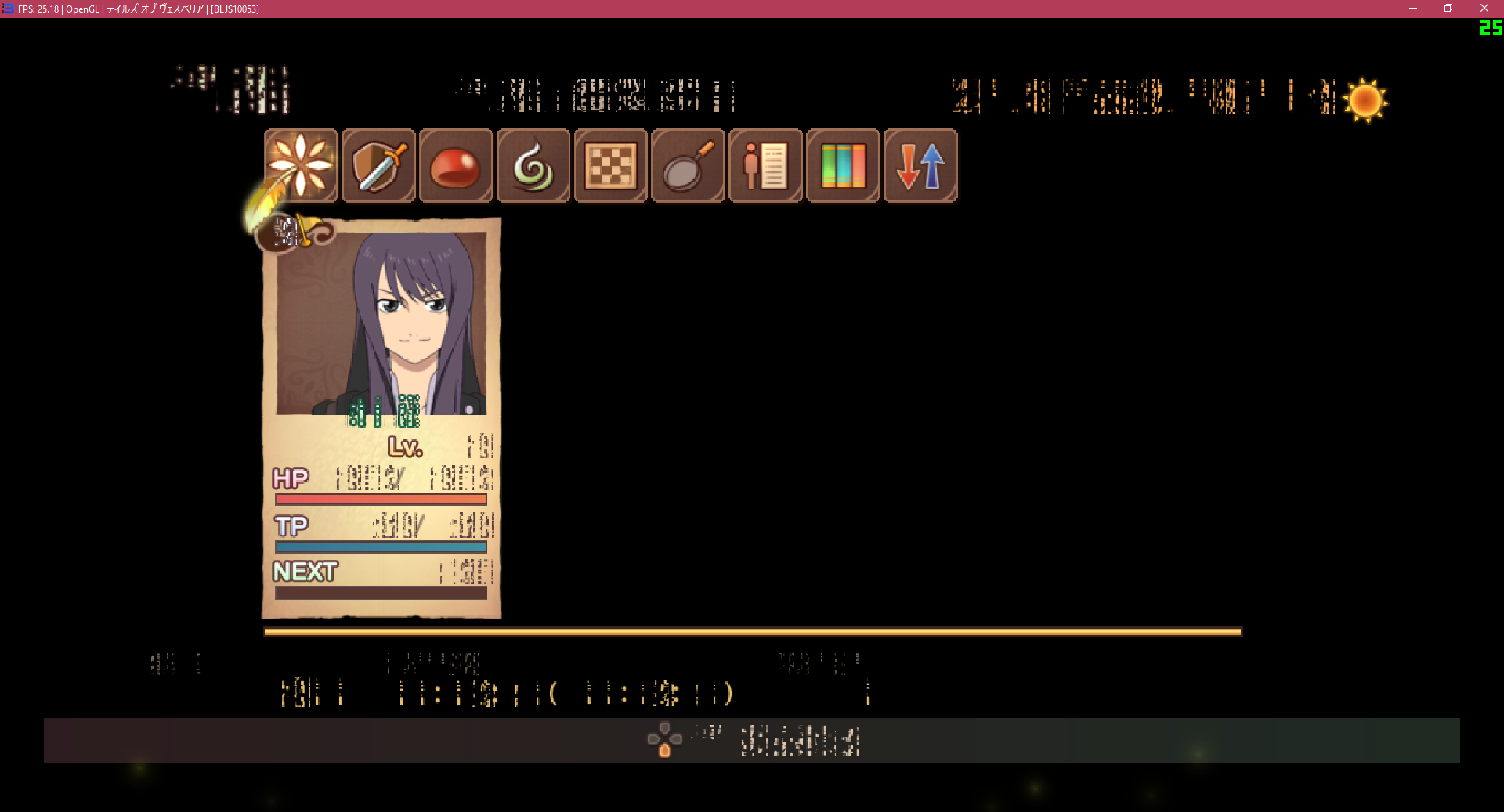Open the flower artes menu icon
The height and width of the screenshot is (812, 1504).
[x=301, y=166]
